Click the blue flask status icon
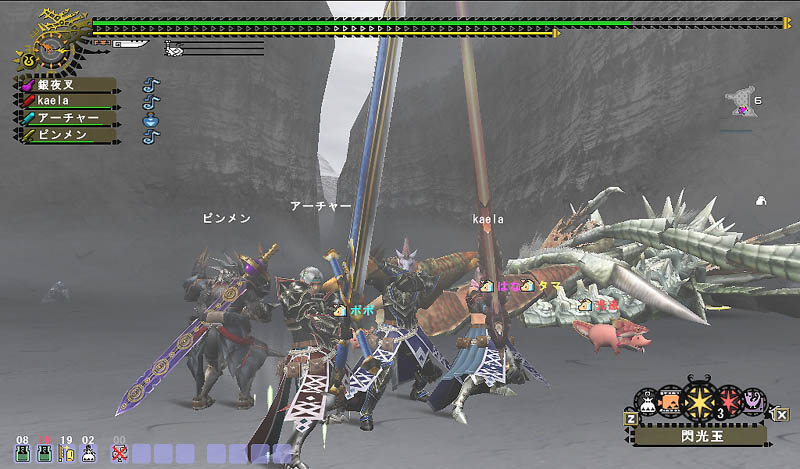Viewport: 800px width, 469px height. [x=150, y=118]
